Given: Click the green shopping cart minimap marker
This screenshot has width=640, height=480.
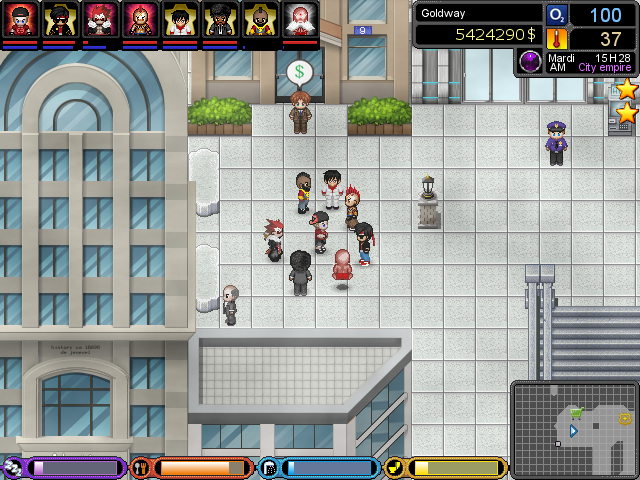Looking at the screenshot, I should coord(577,412).
